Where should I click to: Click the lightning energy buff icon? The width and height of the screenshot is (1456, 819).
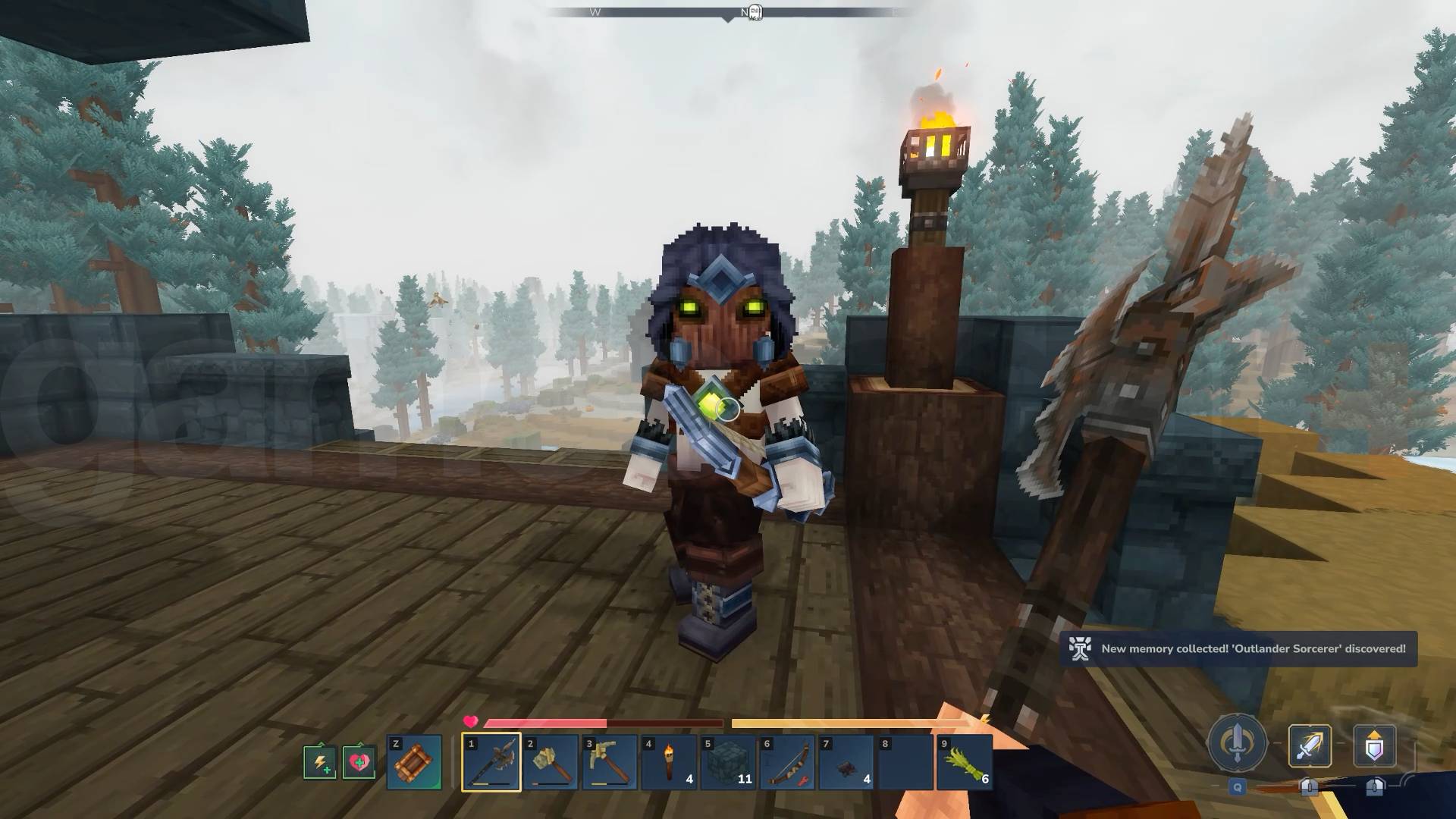click(319, 762)
